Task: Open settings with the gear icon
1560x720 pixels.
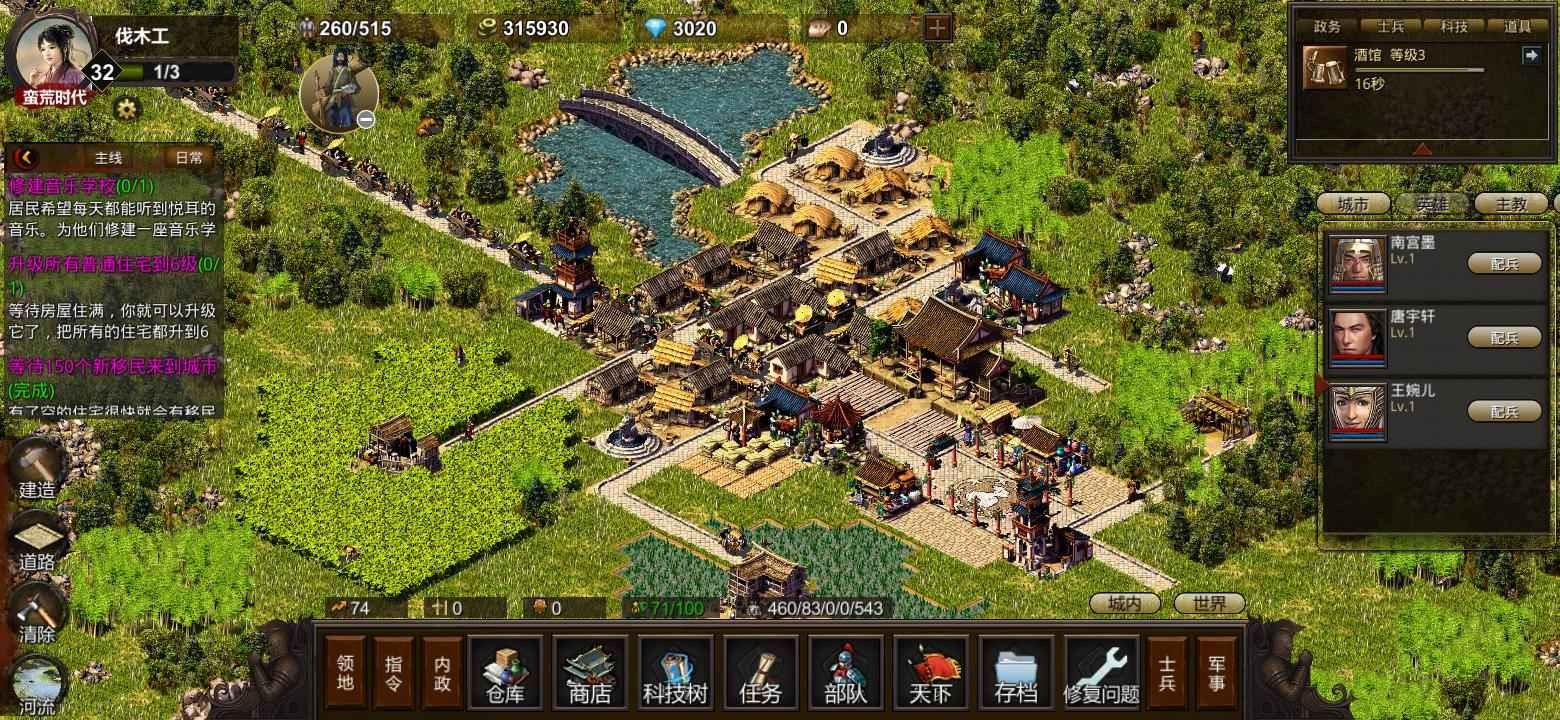Action: (x=126, y=108)
